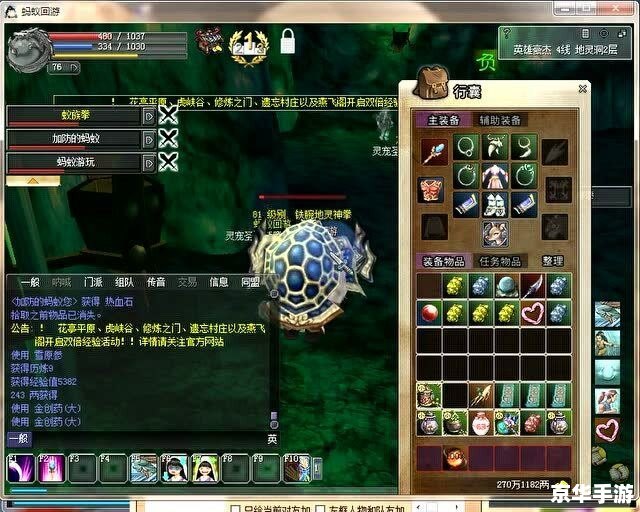The width and height of the screenshot is (640, 512).
Task: Select the white robe equipment slot
Action: (494, 177)
